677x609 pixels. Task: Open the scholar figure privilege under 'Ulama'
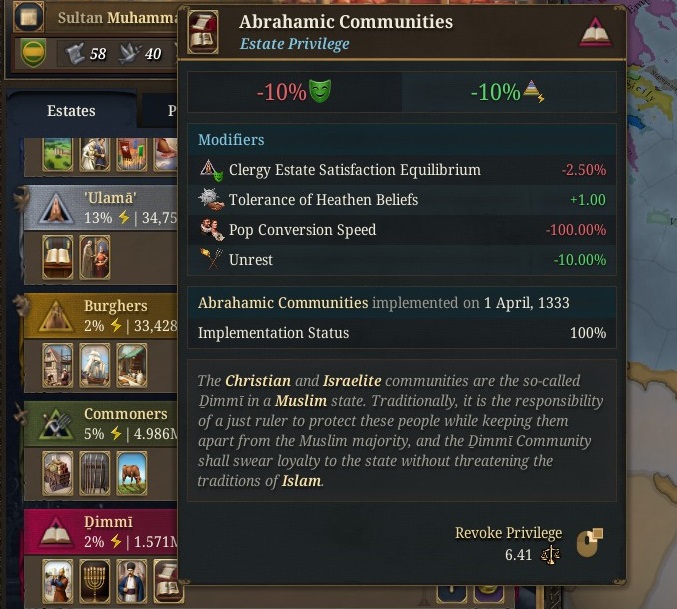pos(95,257)
